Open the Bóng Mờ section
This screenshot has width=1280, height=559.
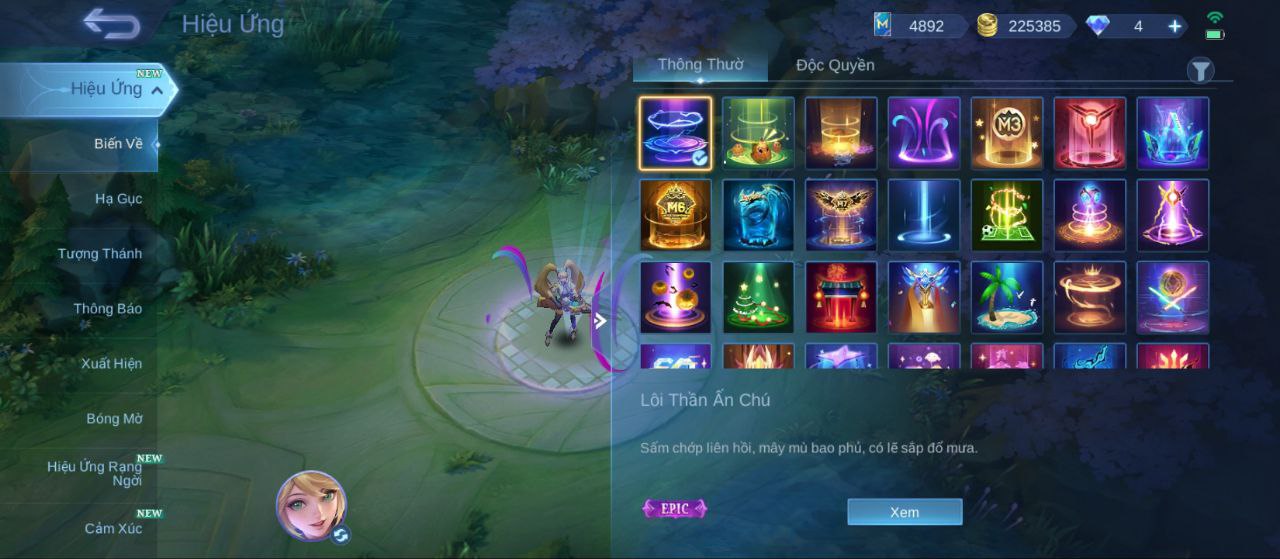click(114, 419)
